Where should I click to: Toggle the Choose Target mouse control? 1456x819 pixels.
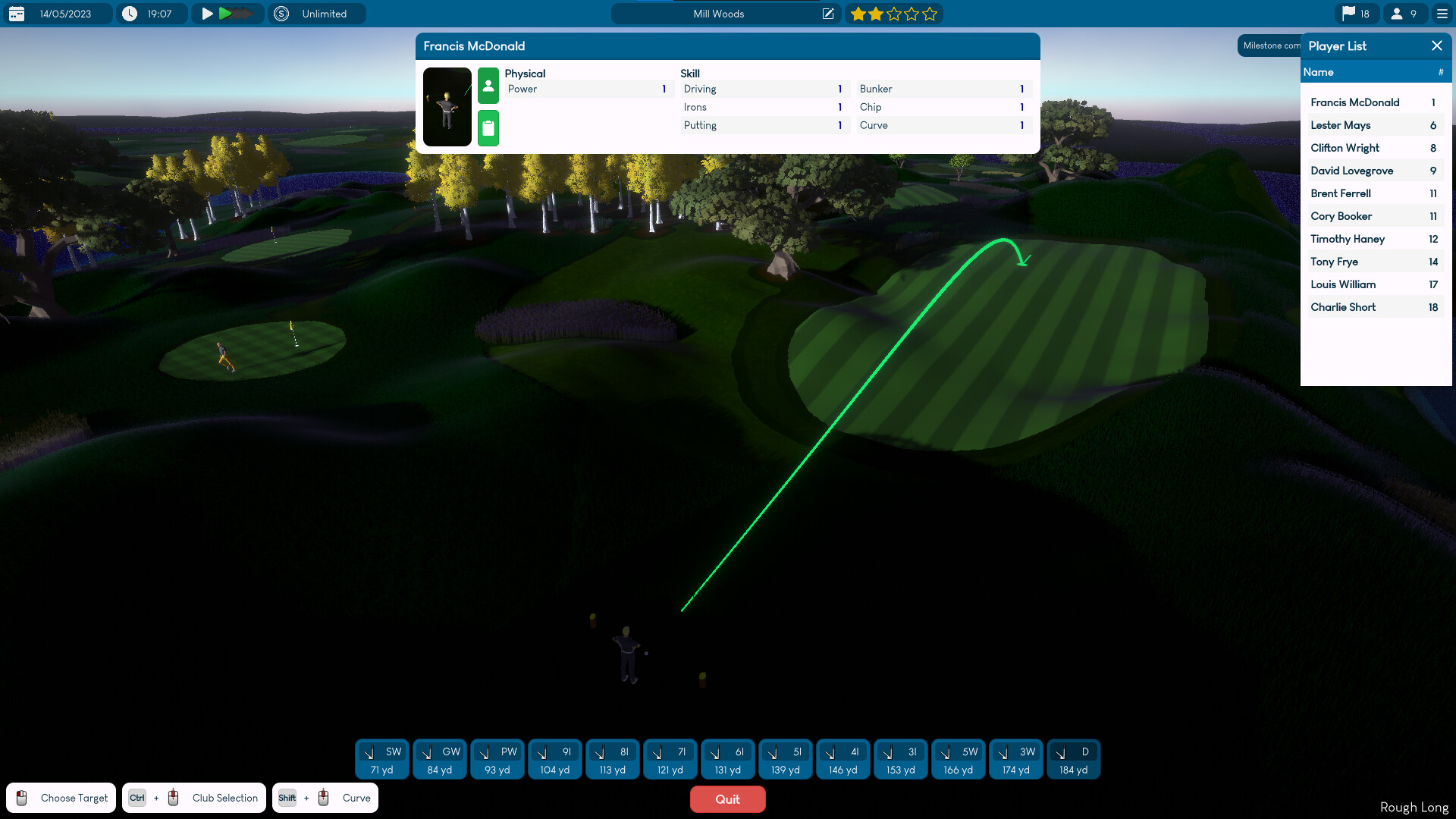click(x=61, y=797)
